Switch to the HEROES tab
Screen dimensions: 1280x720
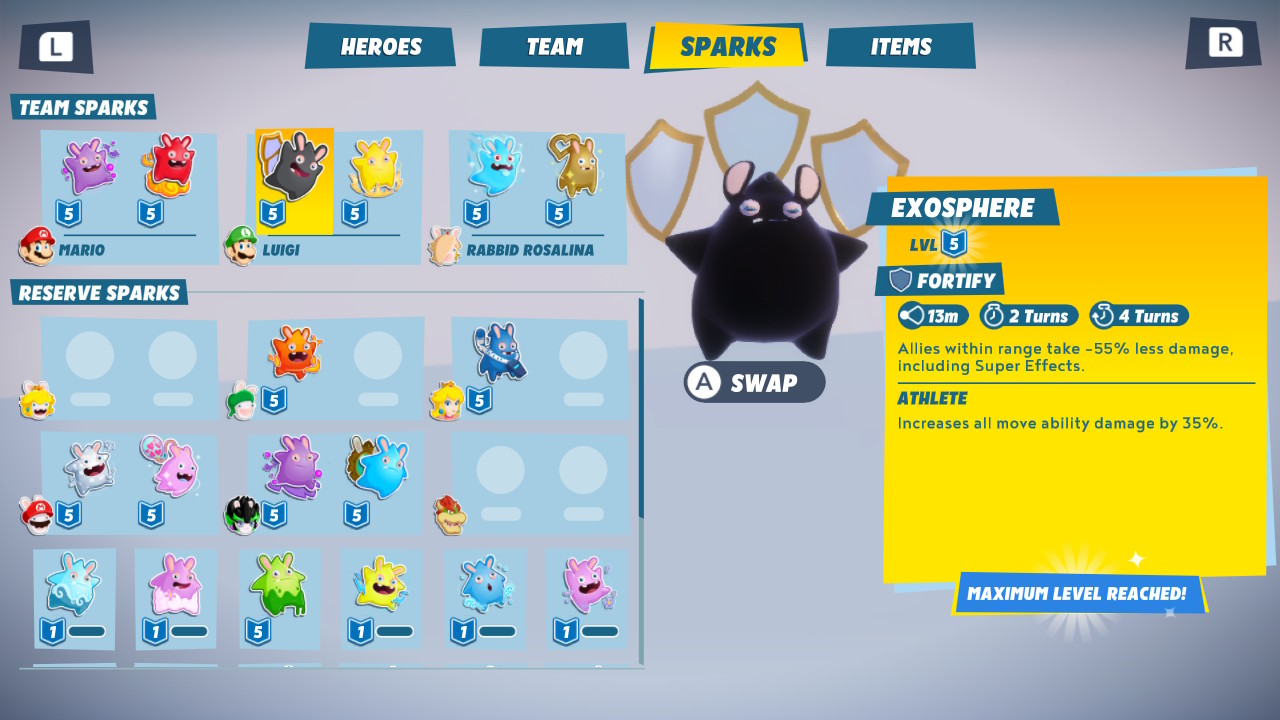pyautogui.click(x=380, y=45)
